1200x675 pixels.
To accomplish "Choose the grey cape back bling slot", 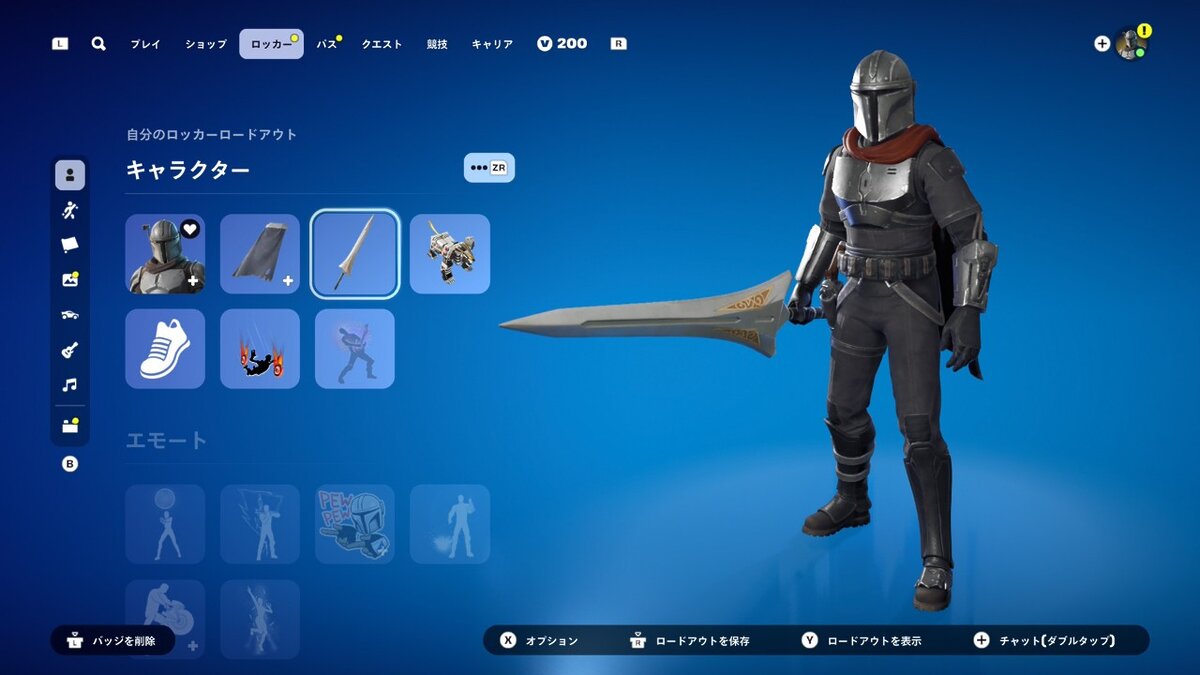I will coord(260,254).
